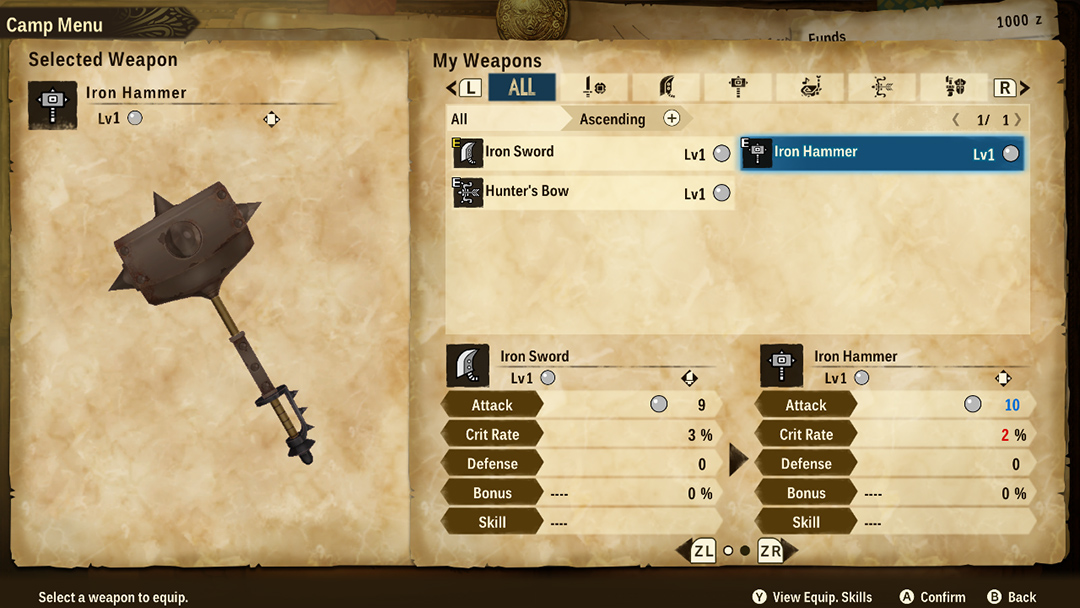Open the All filter selector
This screenshot has width=1080, height=608.
pos(500,119)
